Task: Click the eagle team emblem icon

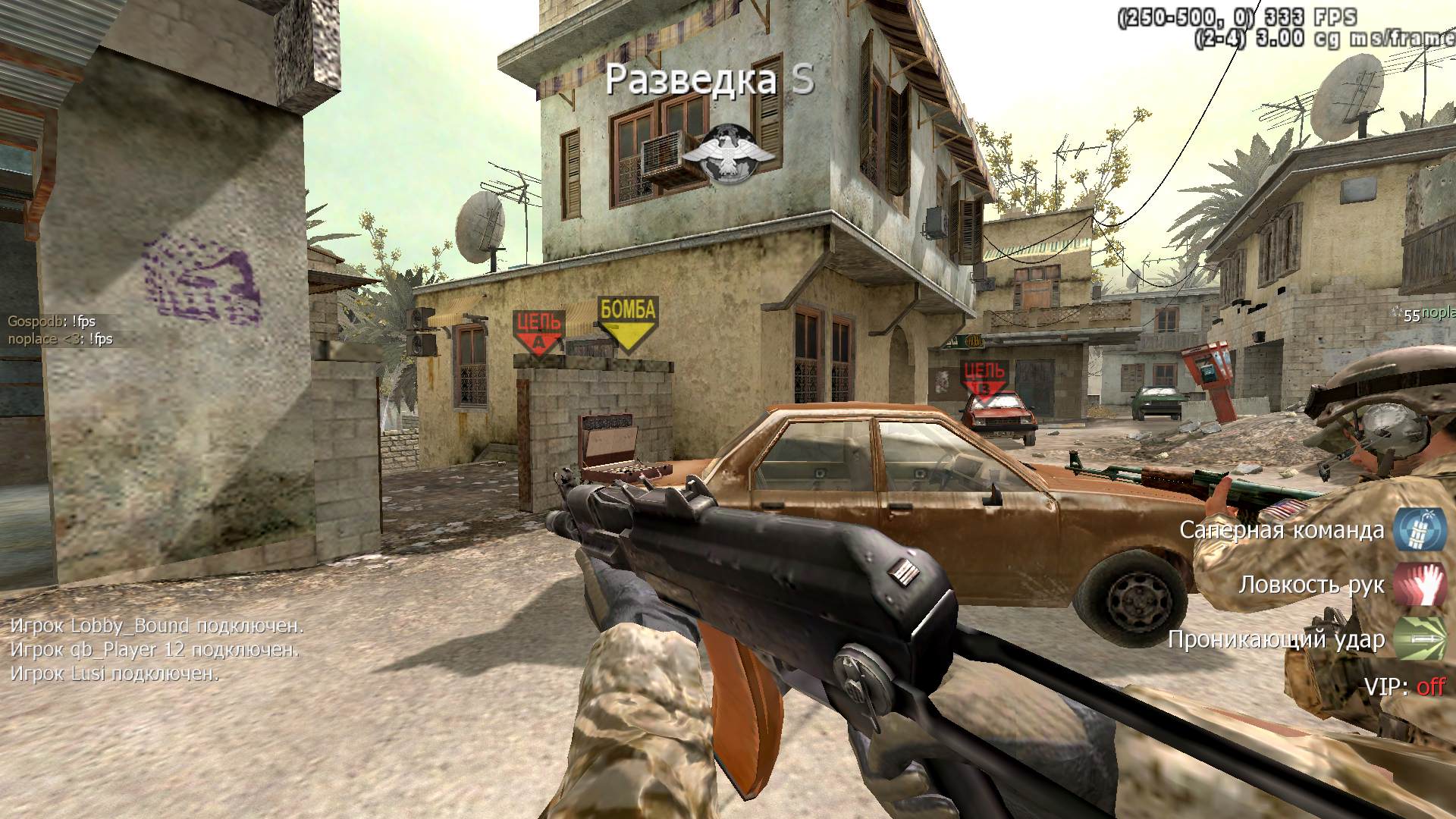Action: pos(729,155)
